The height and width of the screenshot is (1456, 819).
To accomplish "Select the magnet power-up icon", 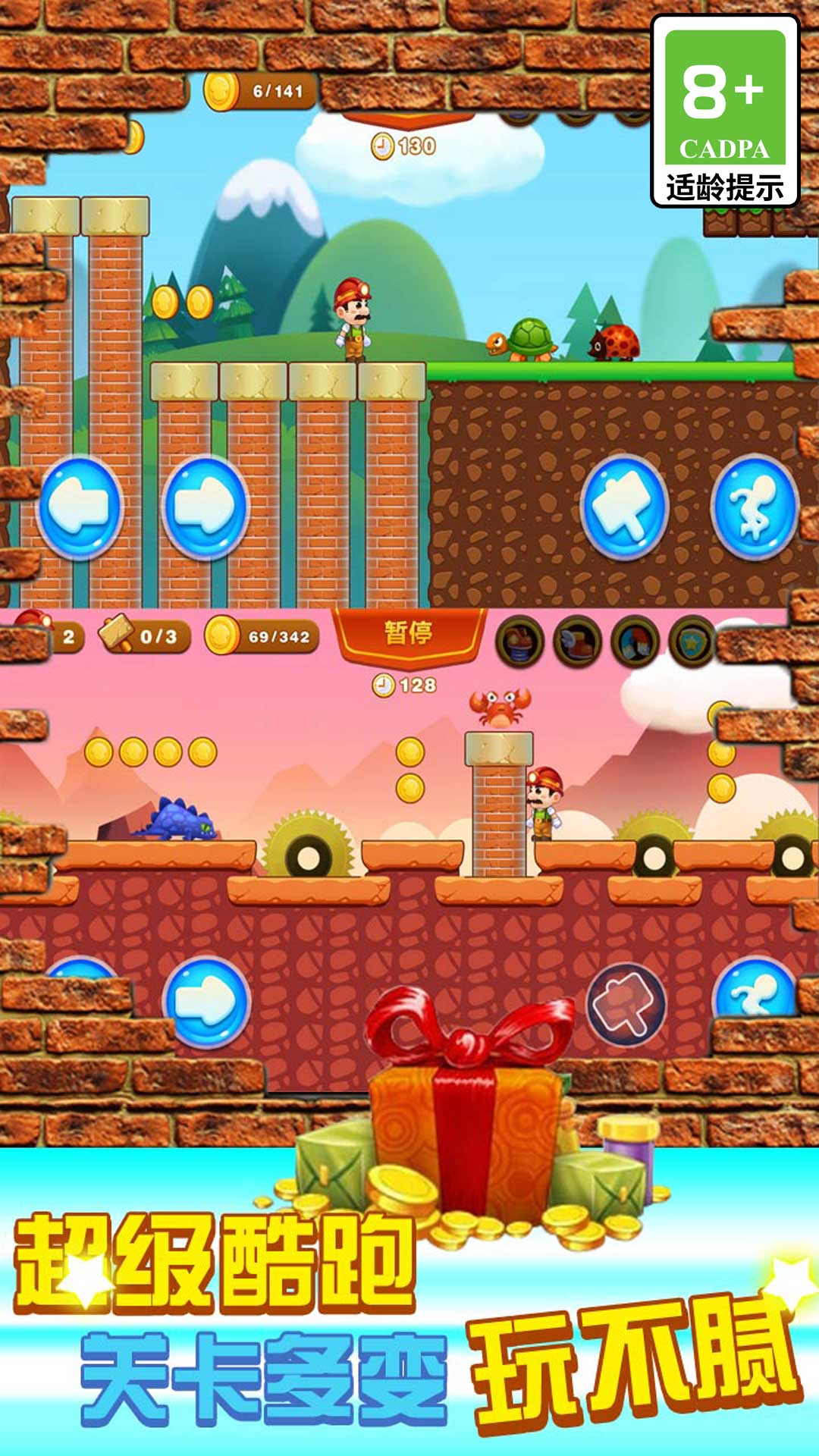I will coord(635,642).
